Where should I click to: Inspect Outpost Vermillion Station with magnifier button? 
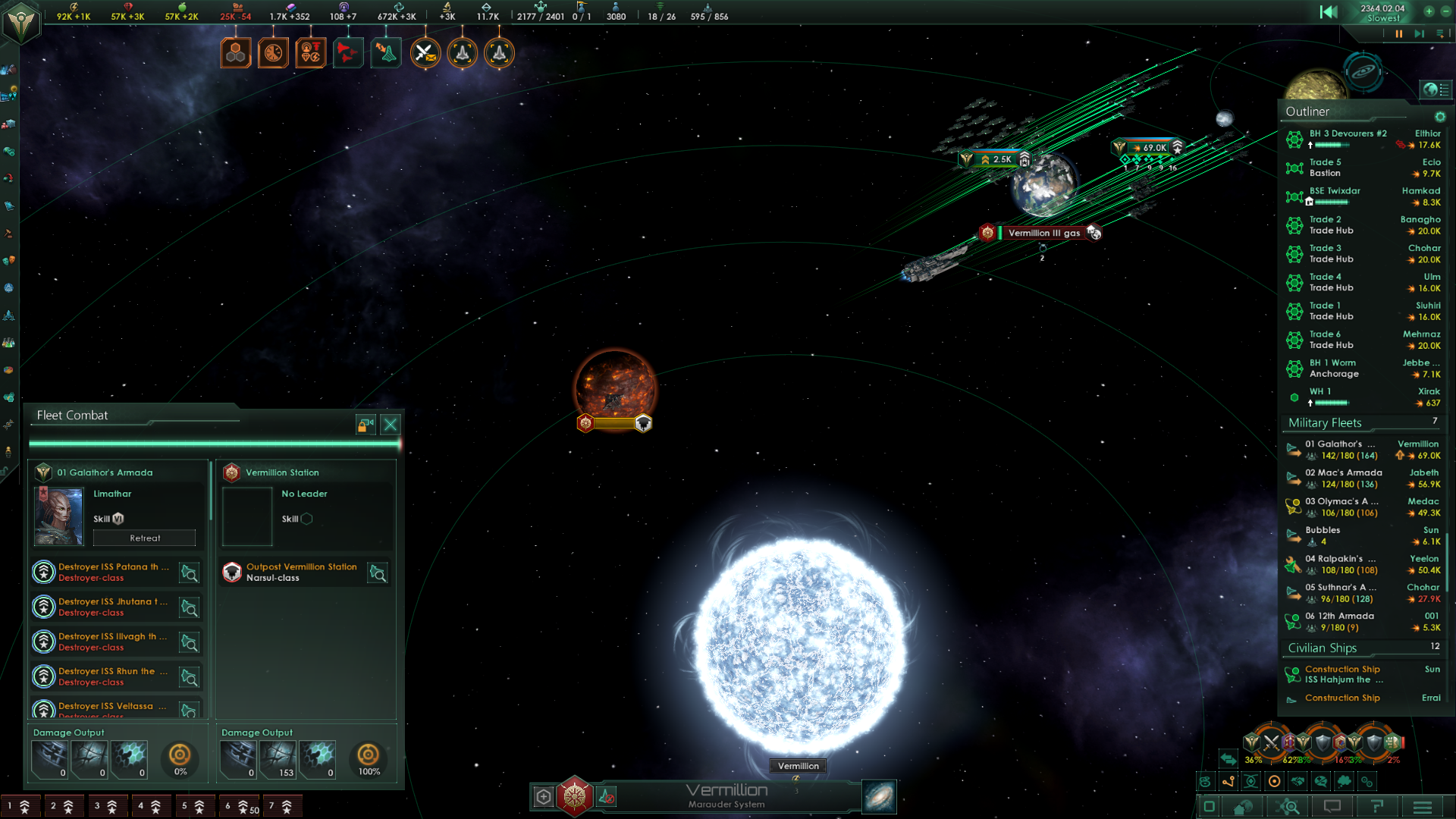coord(378,573)
